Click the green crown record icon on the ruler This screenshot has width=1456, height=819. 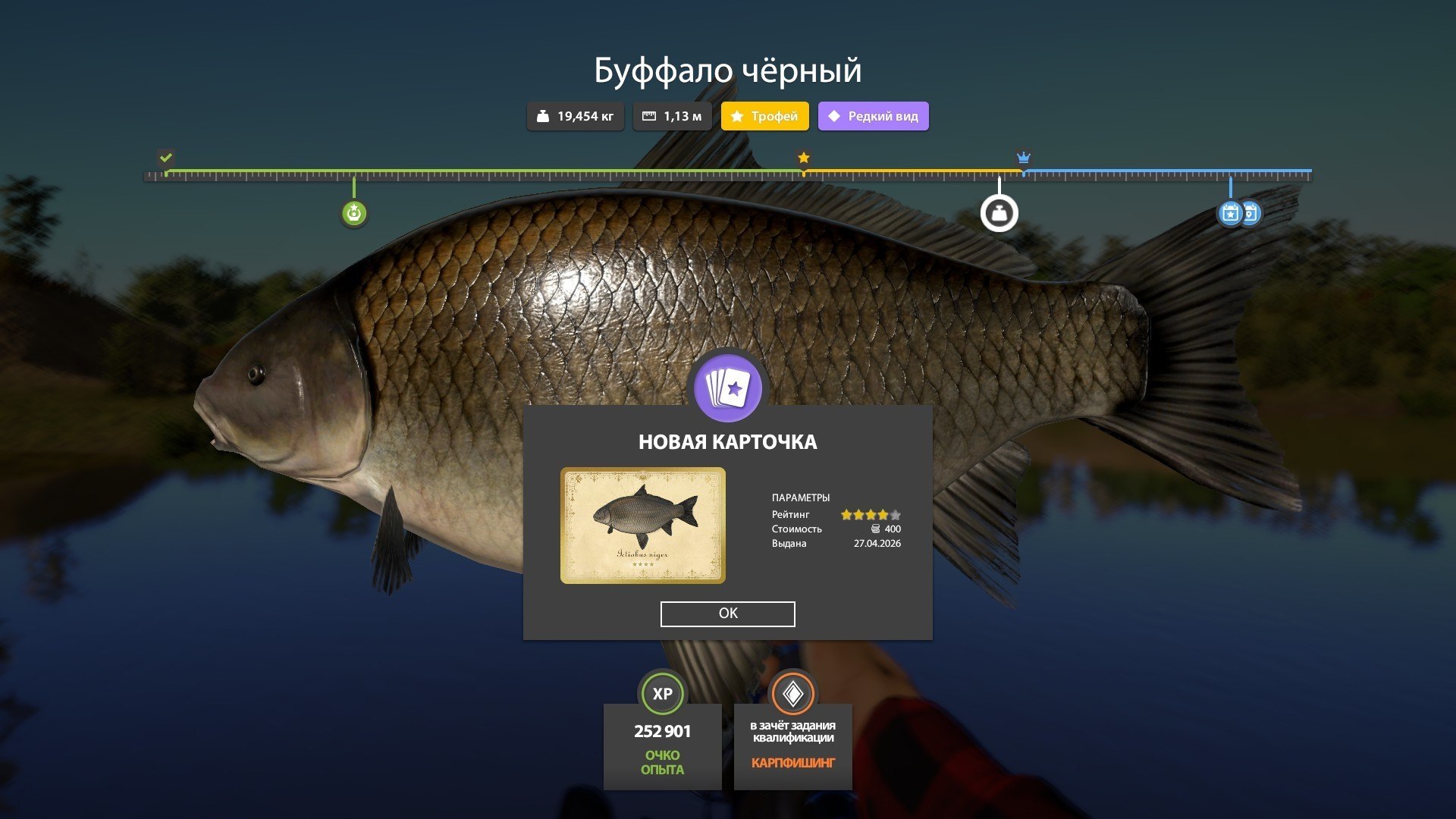click(x=353, y=213)
